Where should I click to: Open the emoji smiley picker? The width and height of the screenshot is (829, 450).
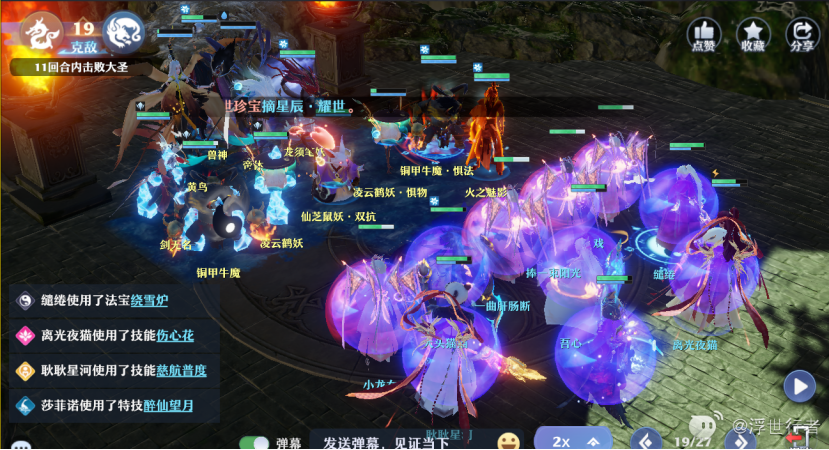(509, 441)
